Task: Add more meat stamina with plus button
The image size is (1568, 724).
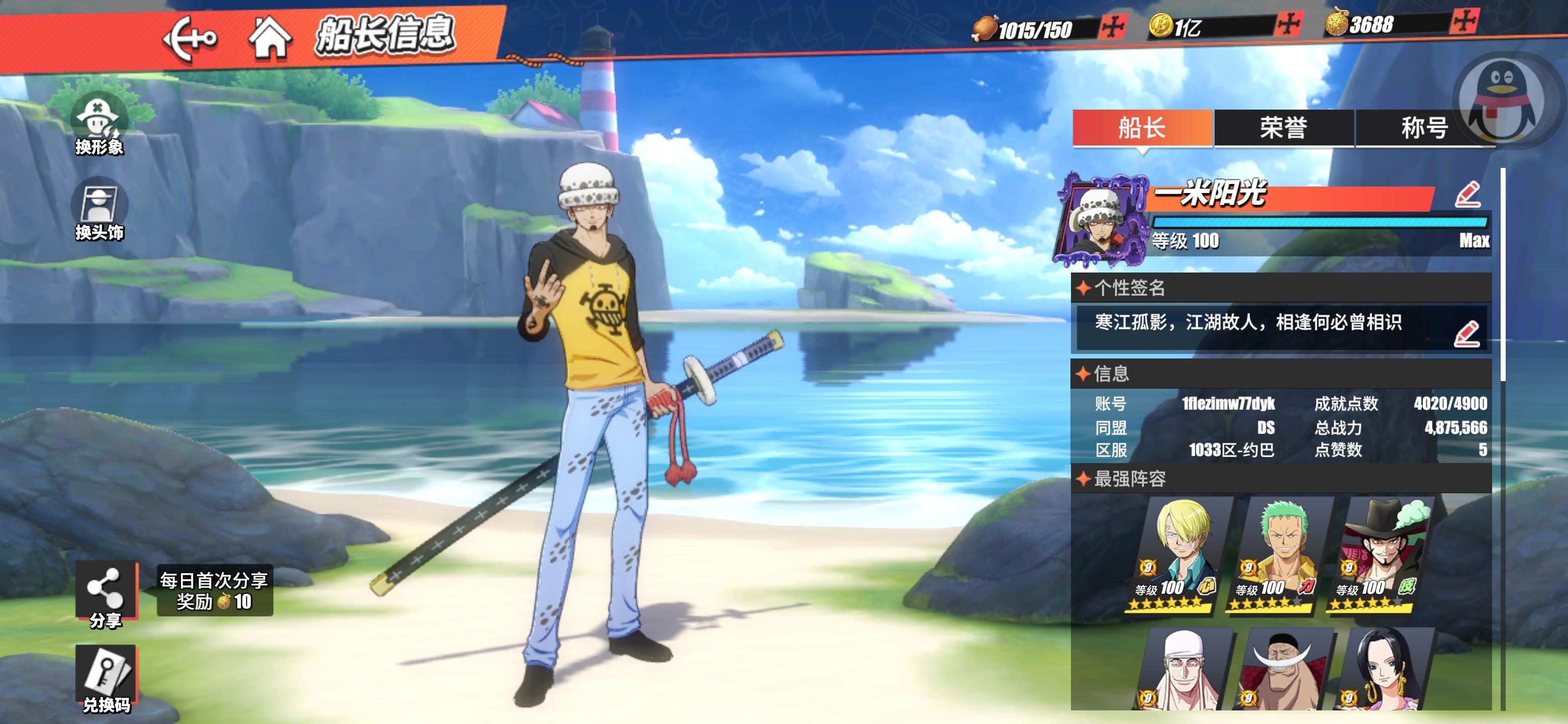Action: [1113, 27]
